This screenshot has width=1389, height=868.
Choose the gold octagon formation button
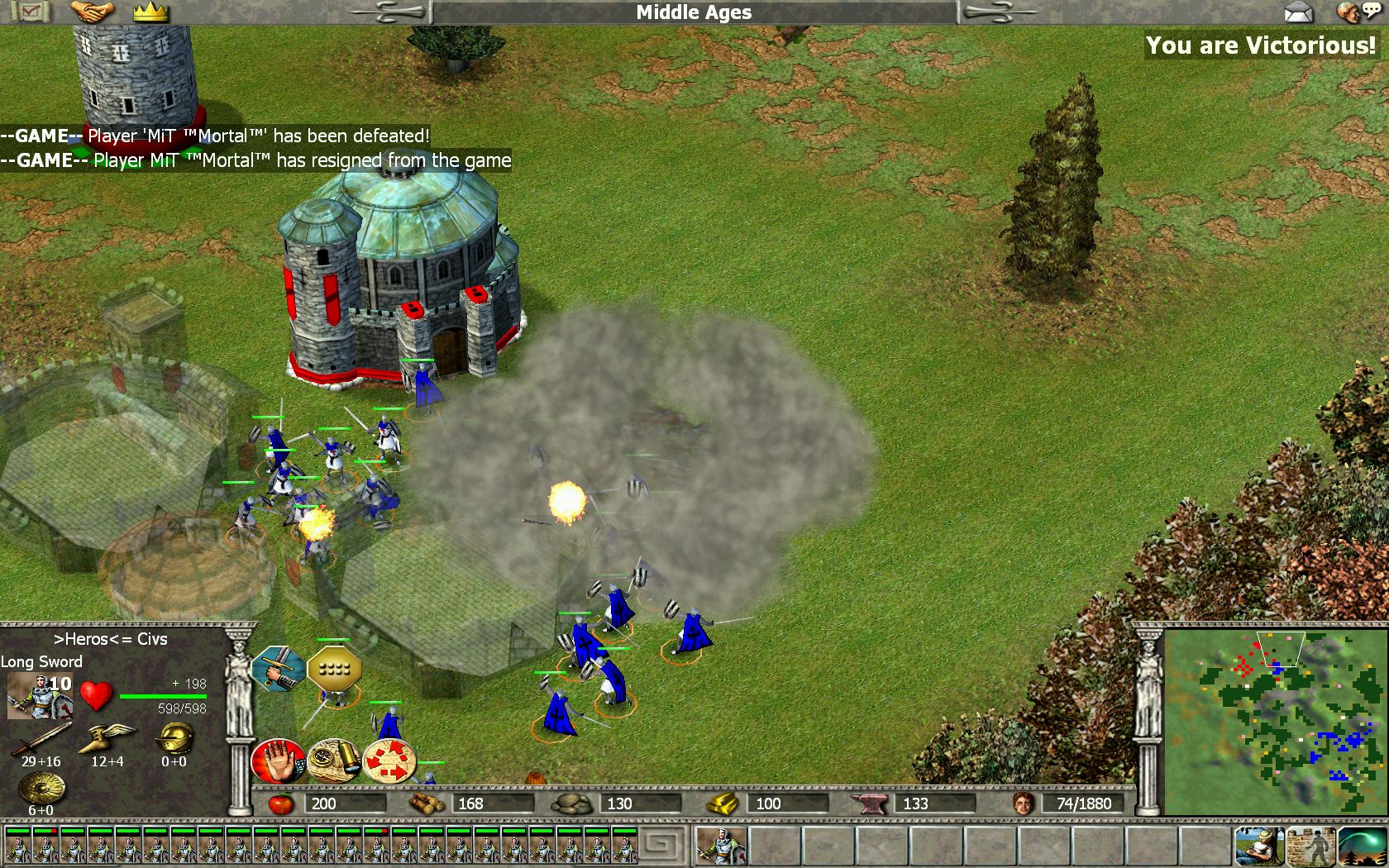333,669
